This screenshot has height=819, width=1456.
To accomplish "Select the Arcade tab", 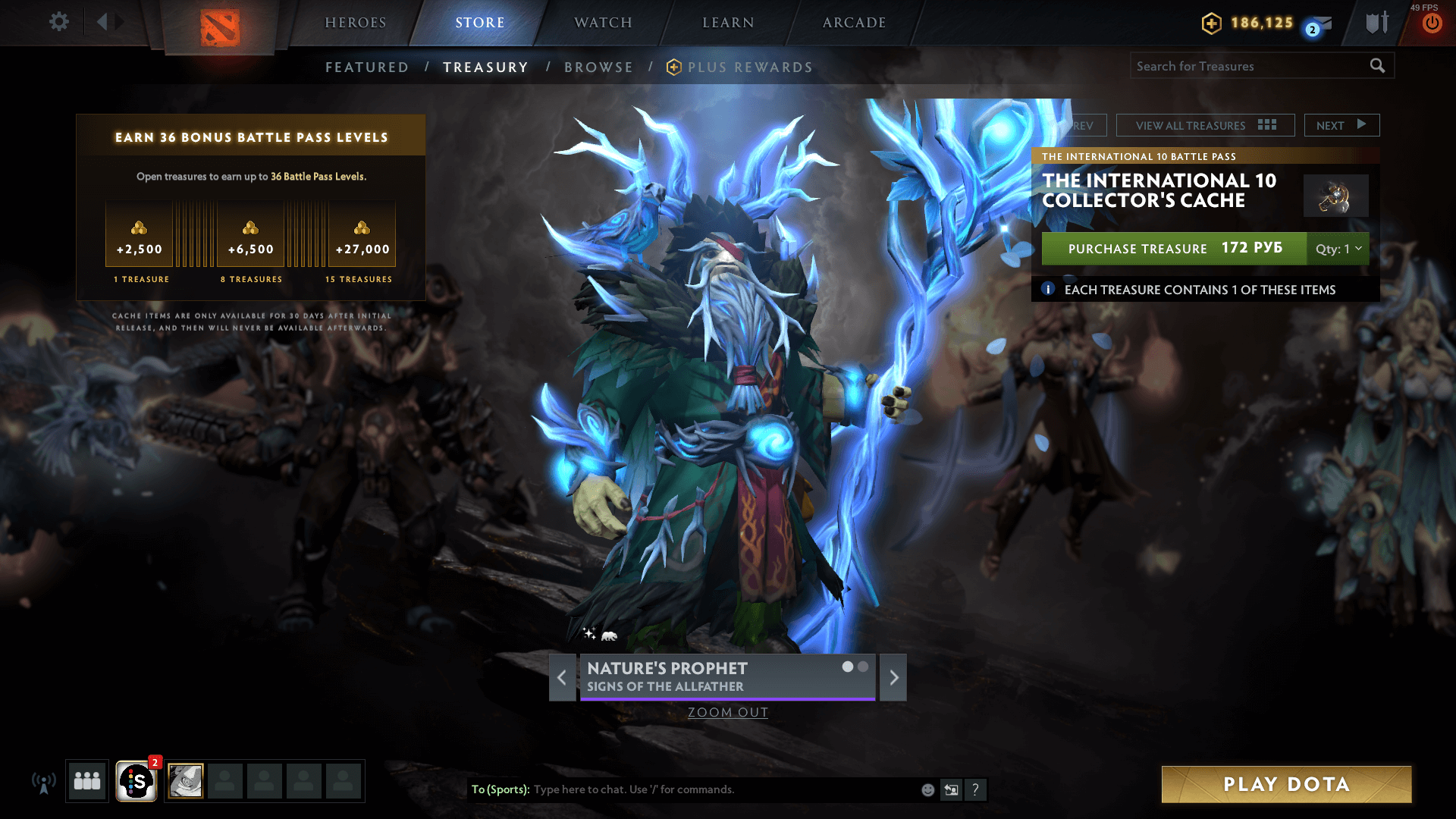I will click(854, 23).
